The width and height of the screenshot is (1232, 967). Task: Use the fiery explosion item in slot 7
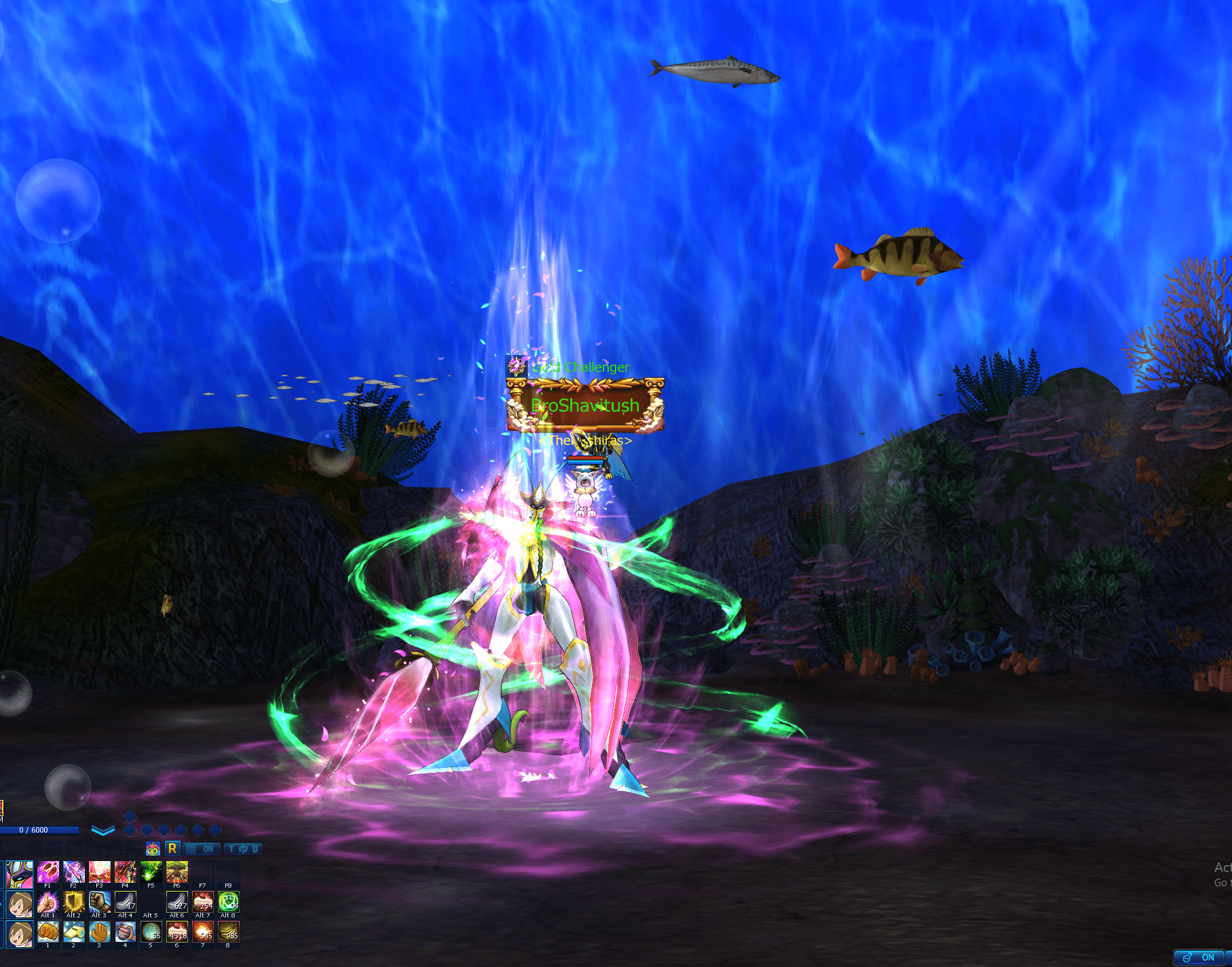pyautogui.click(x=202, y=932)
